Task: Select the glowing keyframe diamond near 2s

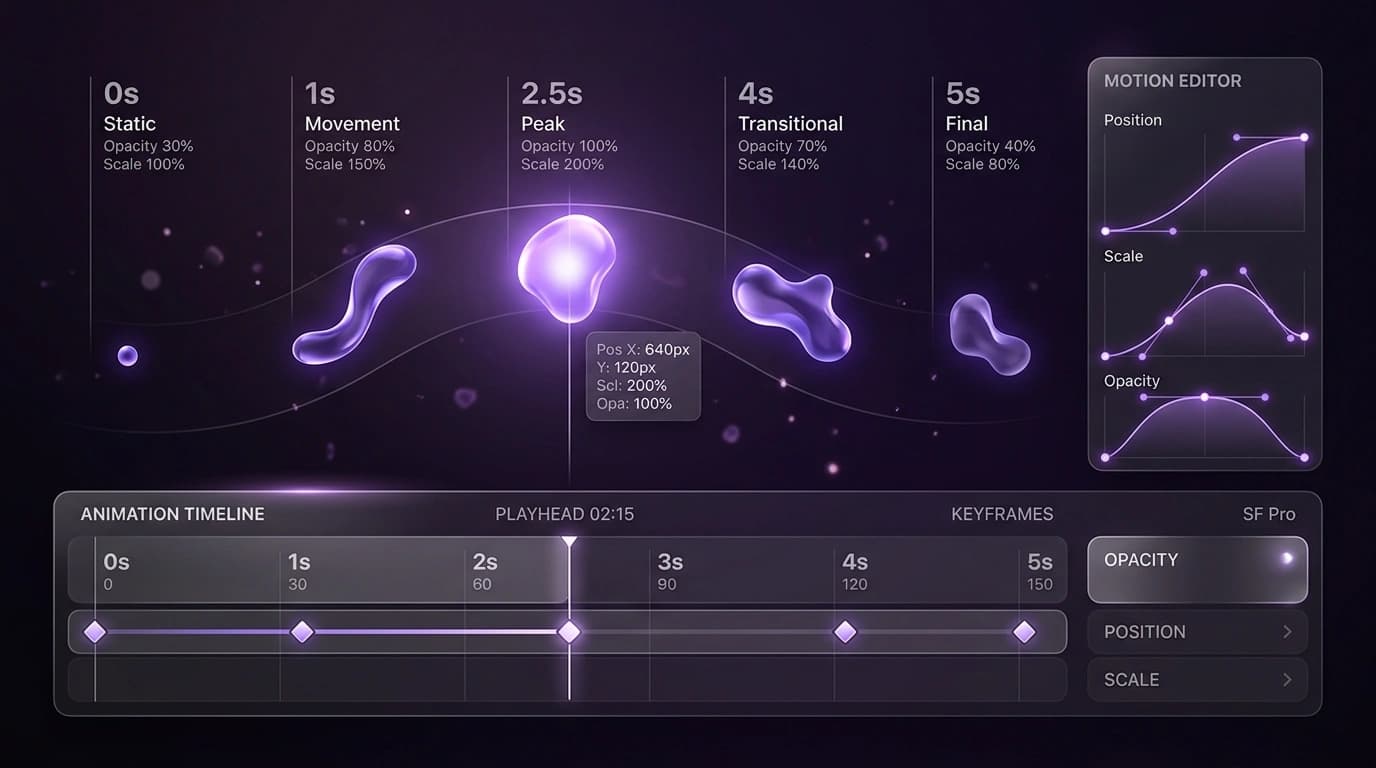Action: [569, 632]
